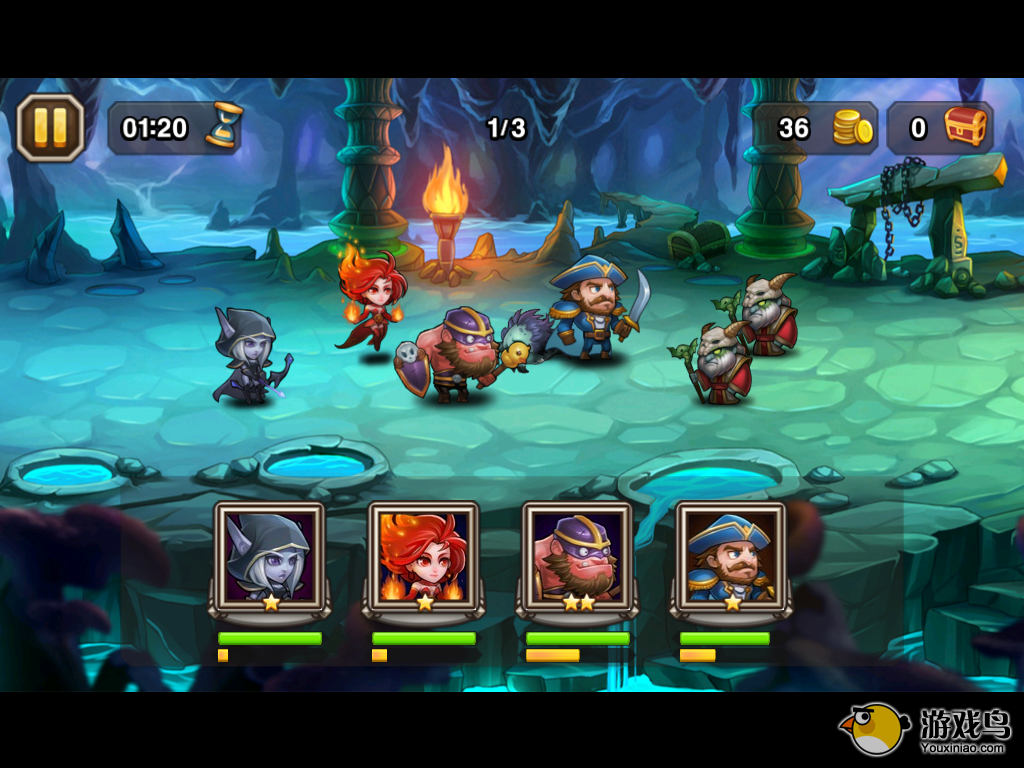Pause the battle with the pause button
The height and width of the screenshot is (768, 1024).
point(50,127)
